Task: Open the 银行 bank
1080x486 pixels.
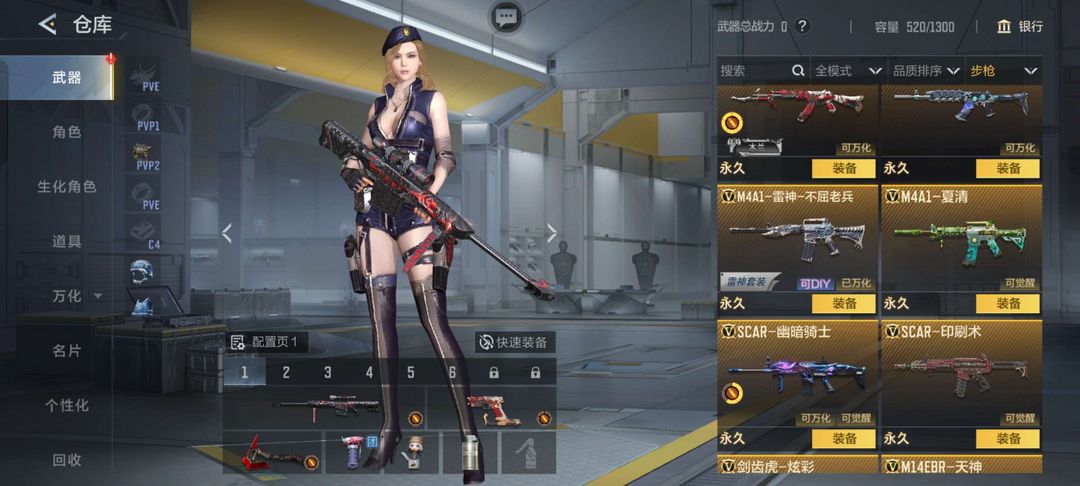Action: 1019,27
